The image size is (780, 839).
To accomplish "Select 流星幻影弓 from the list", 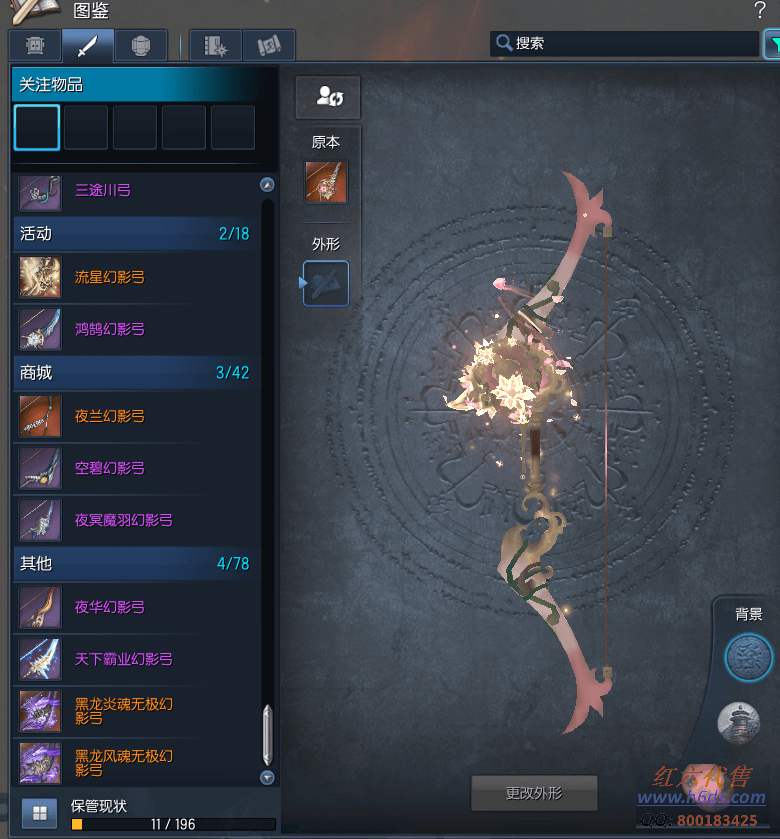I will click(x=109, y=277).
